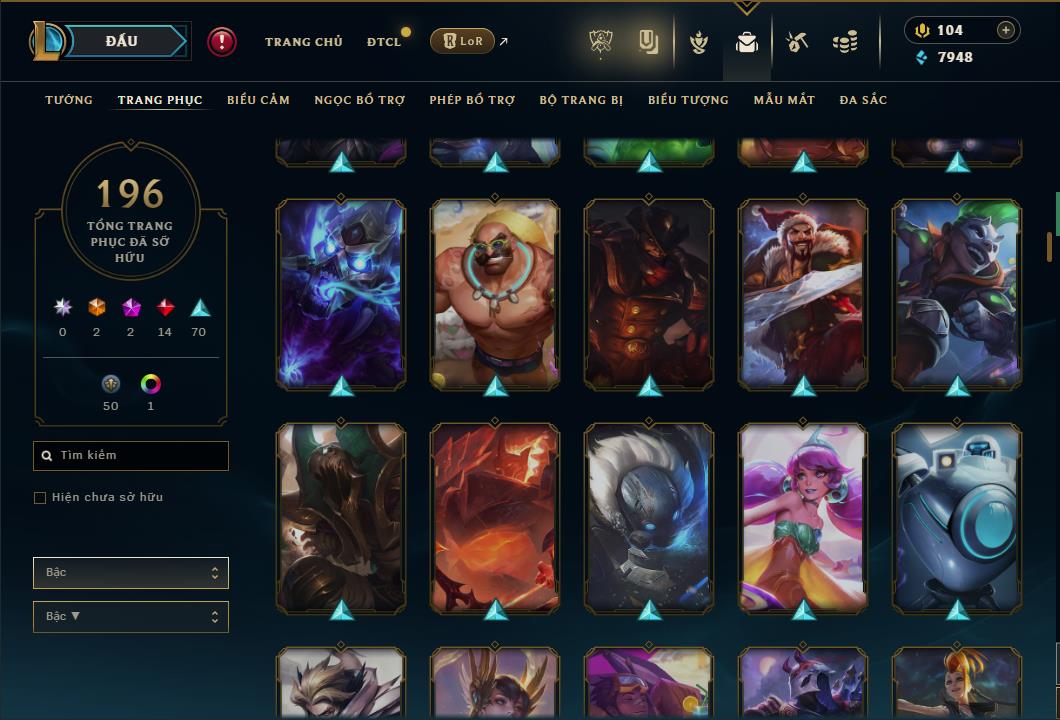This screenshot has height=720, width=1060.
Task: Click the ĐẤU play button
Action: click(x=121, y=41)
